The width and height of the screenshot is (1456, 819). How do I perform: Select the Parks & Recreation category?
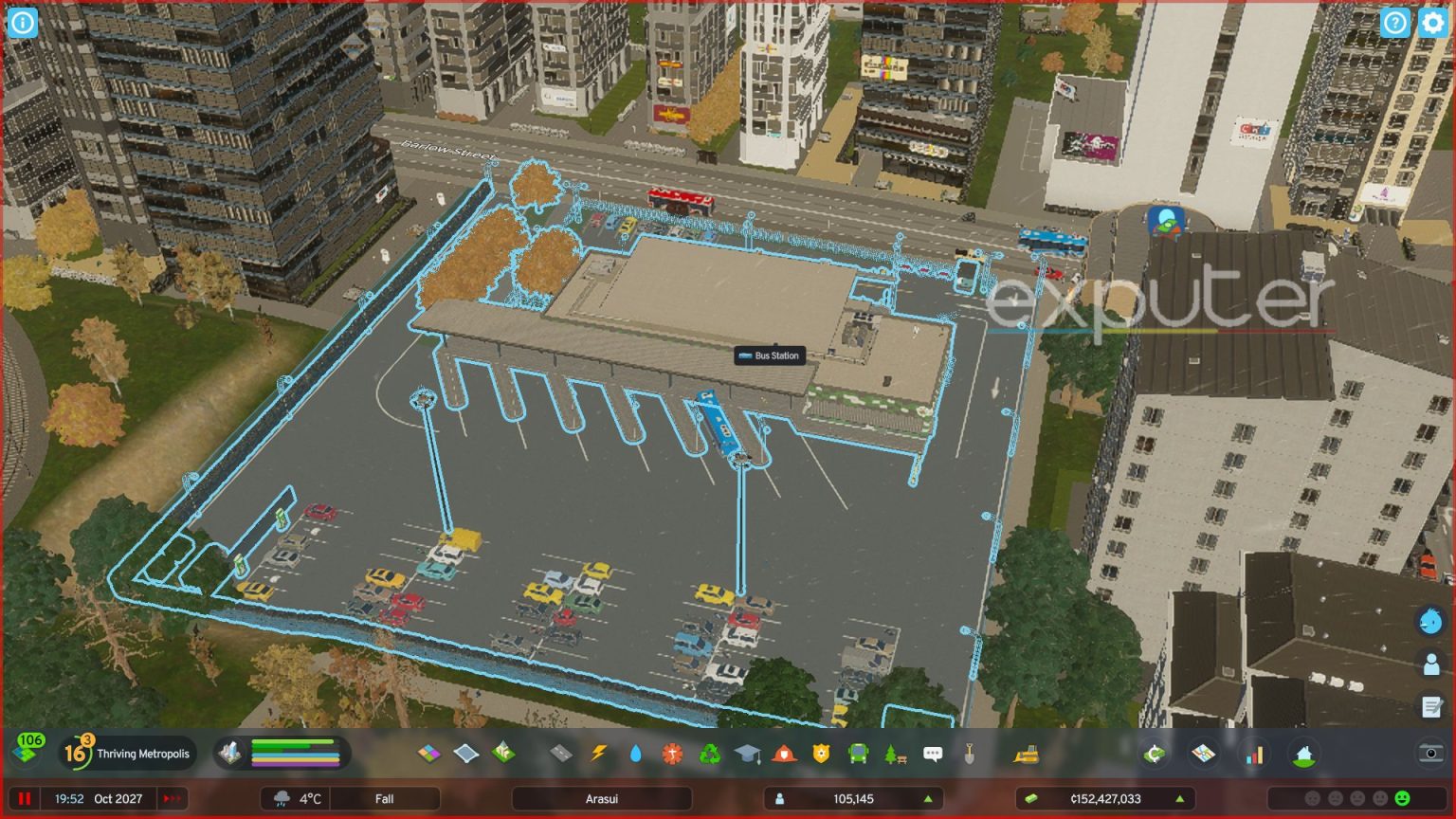point(893,755)
